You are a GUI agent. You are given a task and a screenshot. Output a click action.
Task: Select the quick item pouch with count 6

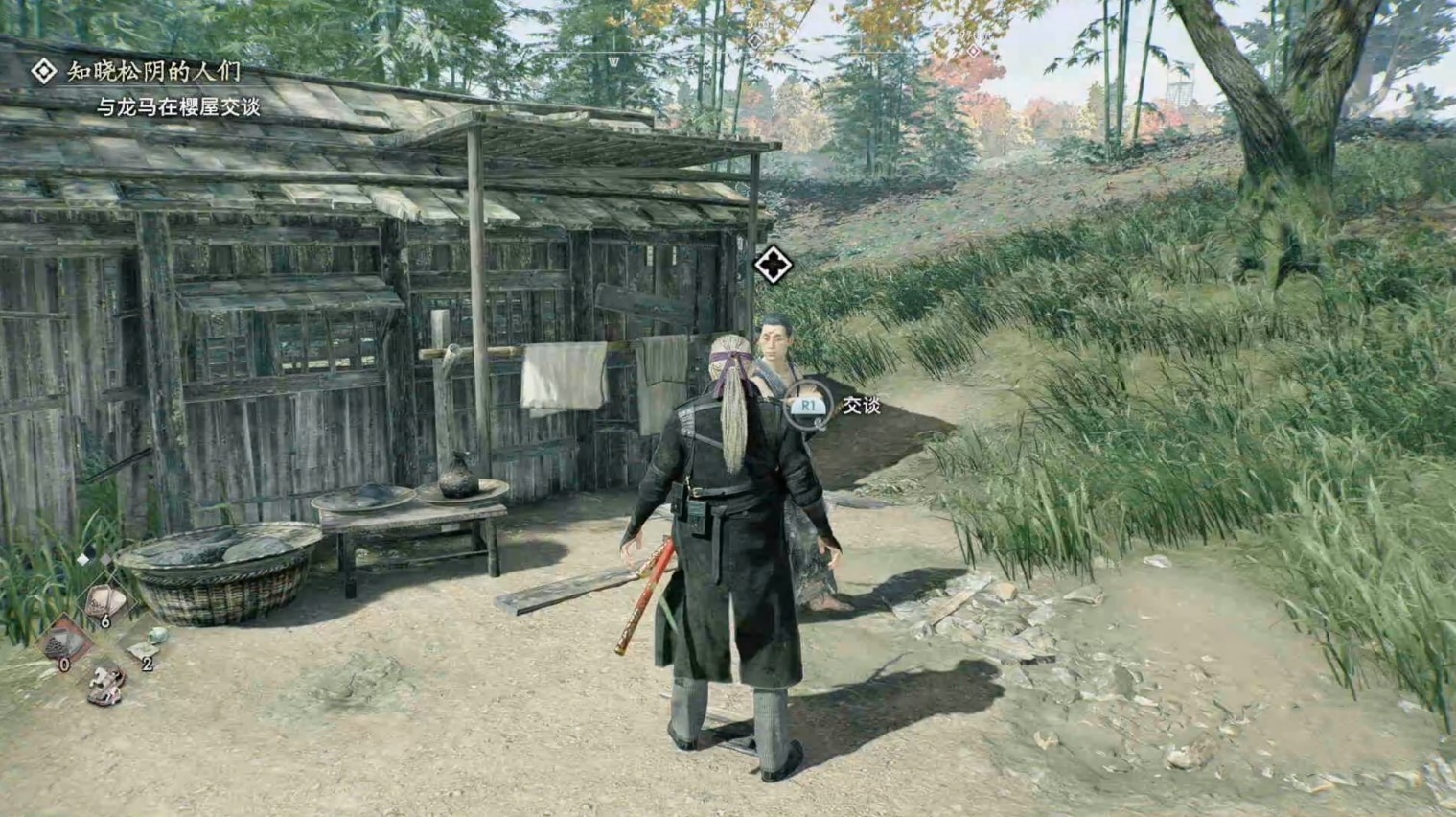pyautogui.click(x=104, y=603)
